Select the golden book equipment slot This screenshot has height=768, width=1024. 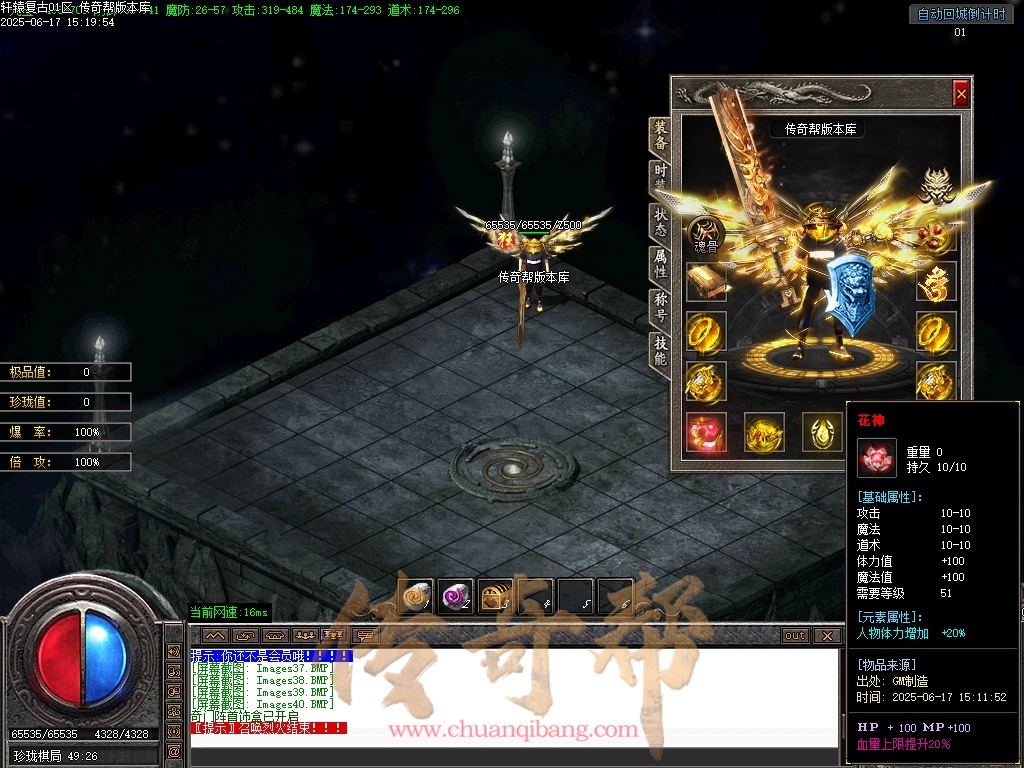tap(706, 282)
